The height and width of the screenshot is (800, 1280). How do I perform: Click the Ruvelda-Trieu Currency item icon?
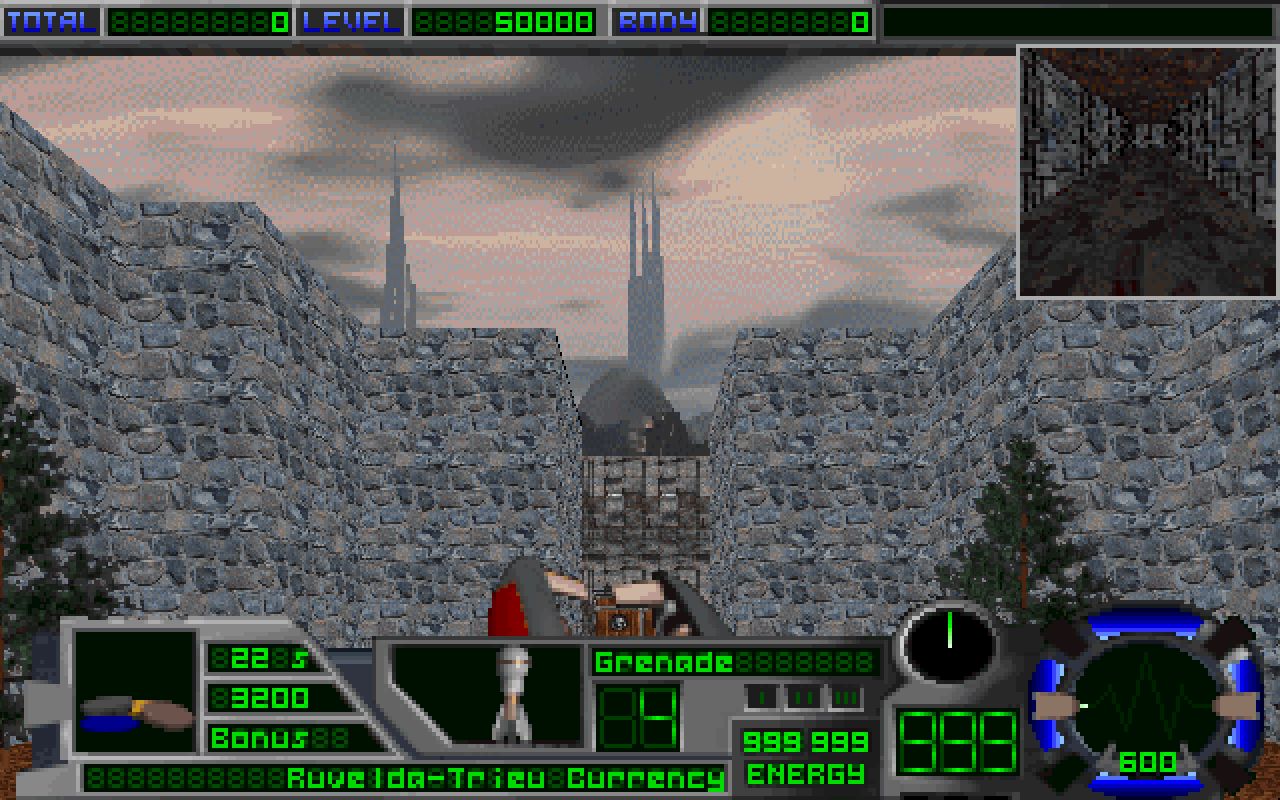136,691
